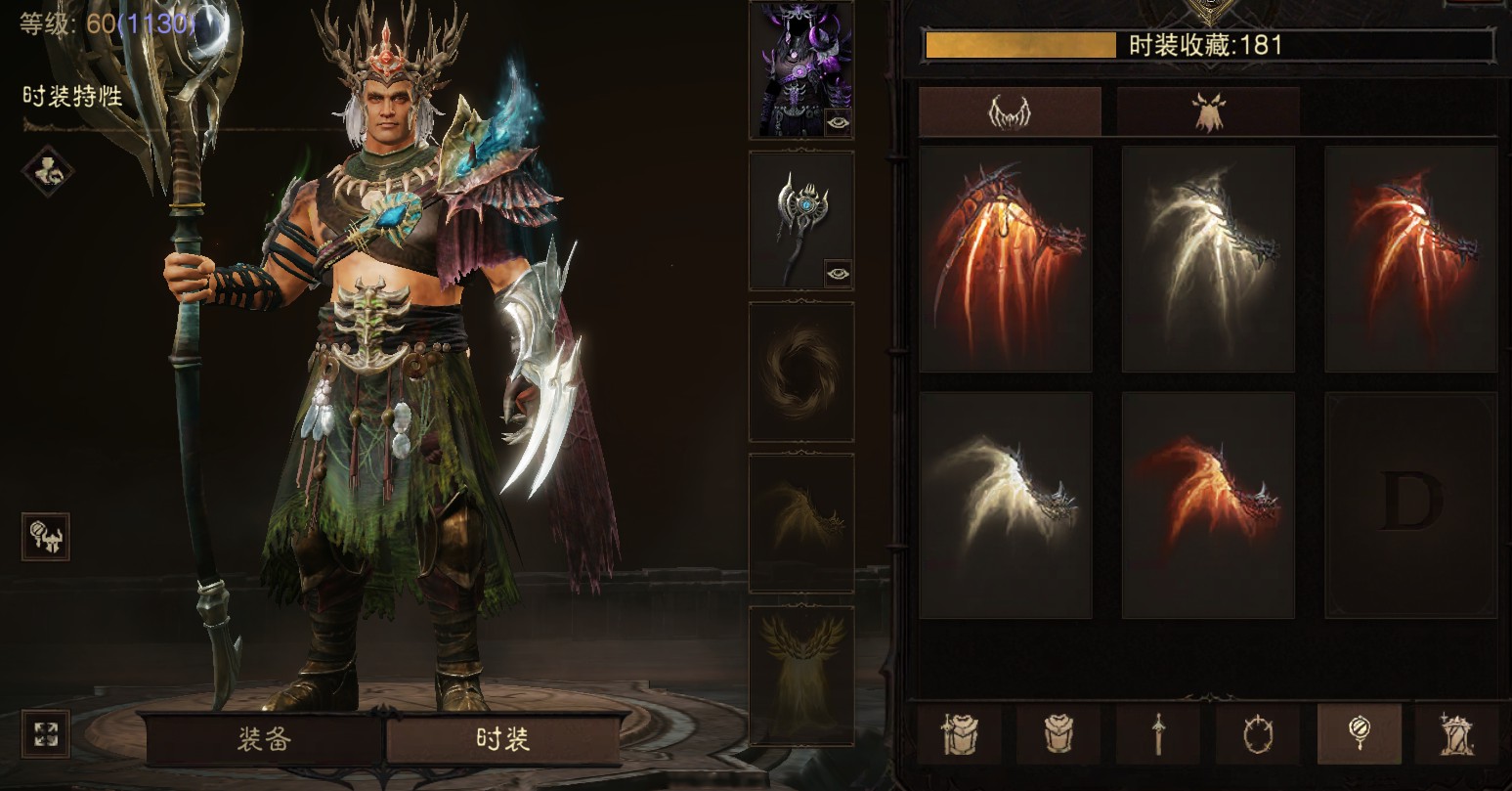Show the wings sub-category tab
Screen dimensions: 1512x791
[1010, 111]
